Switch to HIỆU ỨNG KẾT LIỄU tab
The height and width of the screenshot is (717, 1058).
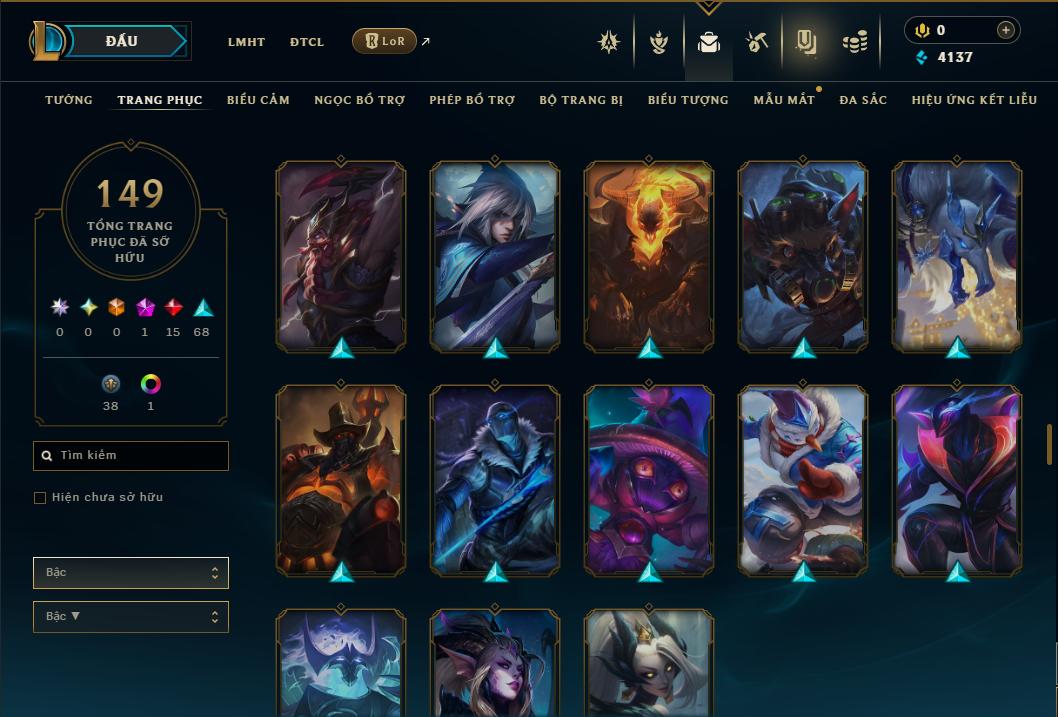974,100
